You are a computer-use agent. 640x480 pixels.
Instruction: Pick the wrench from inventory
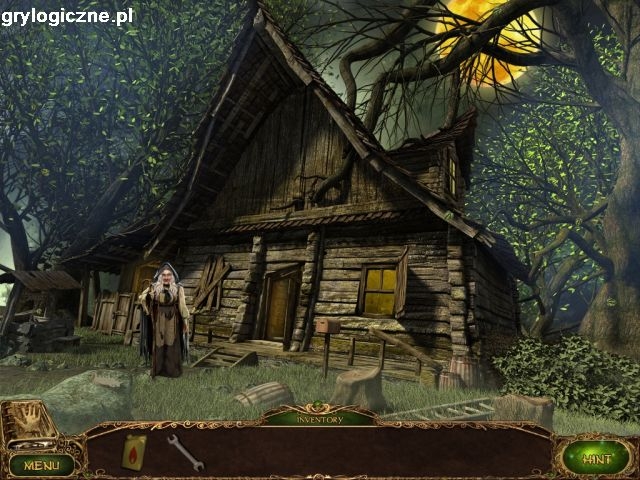click(186, 452)
